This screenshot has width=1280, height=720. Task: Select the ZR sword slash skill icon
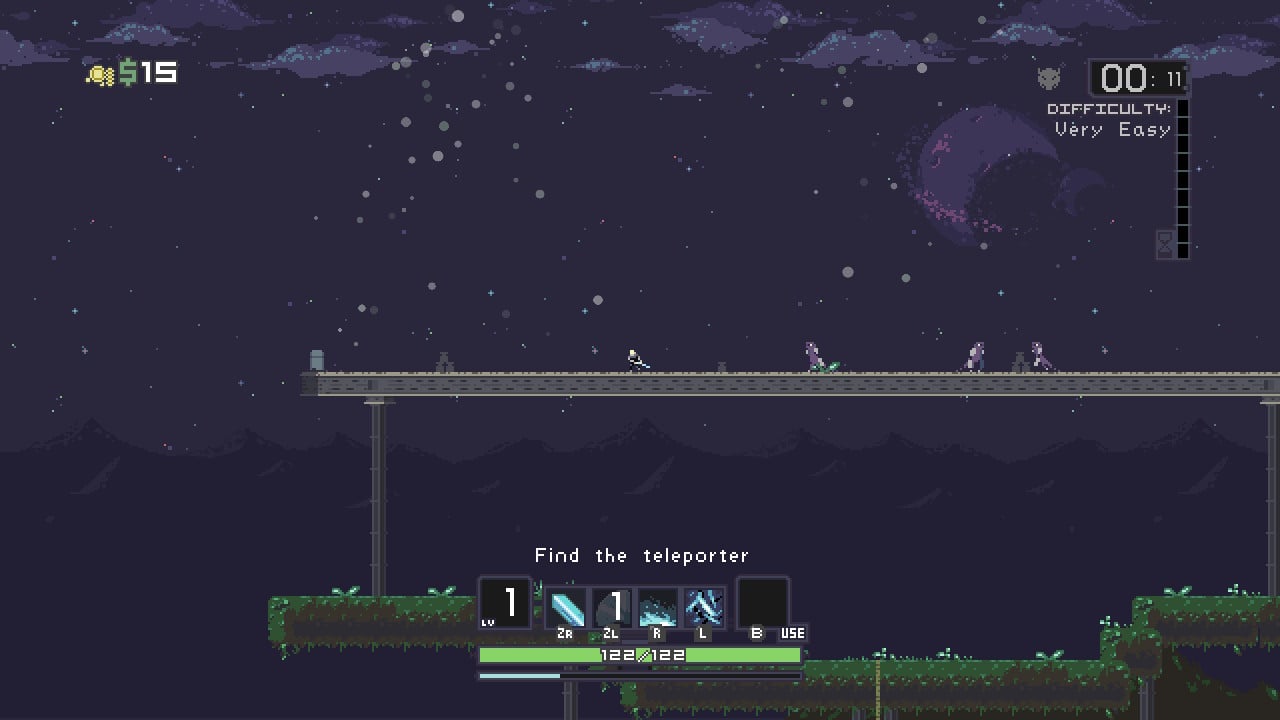pos(565,605)
